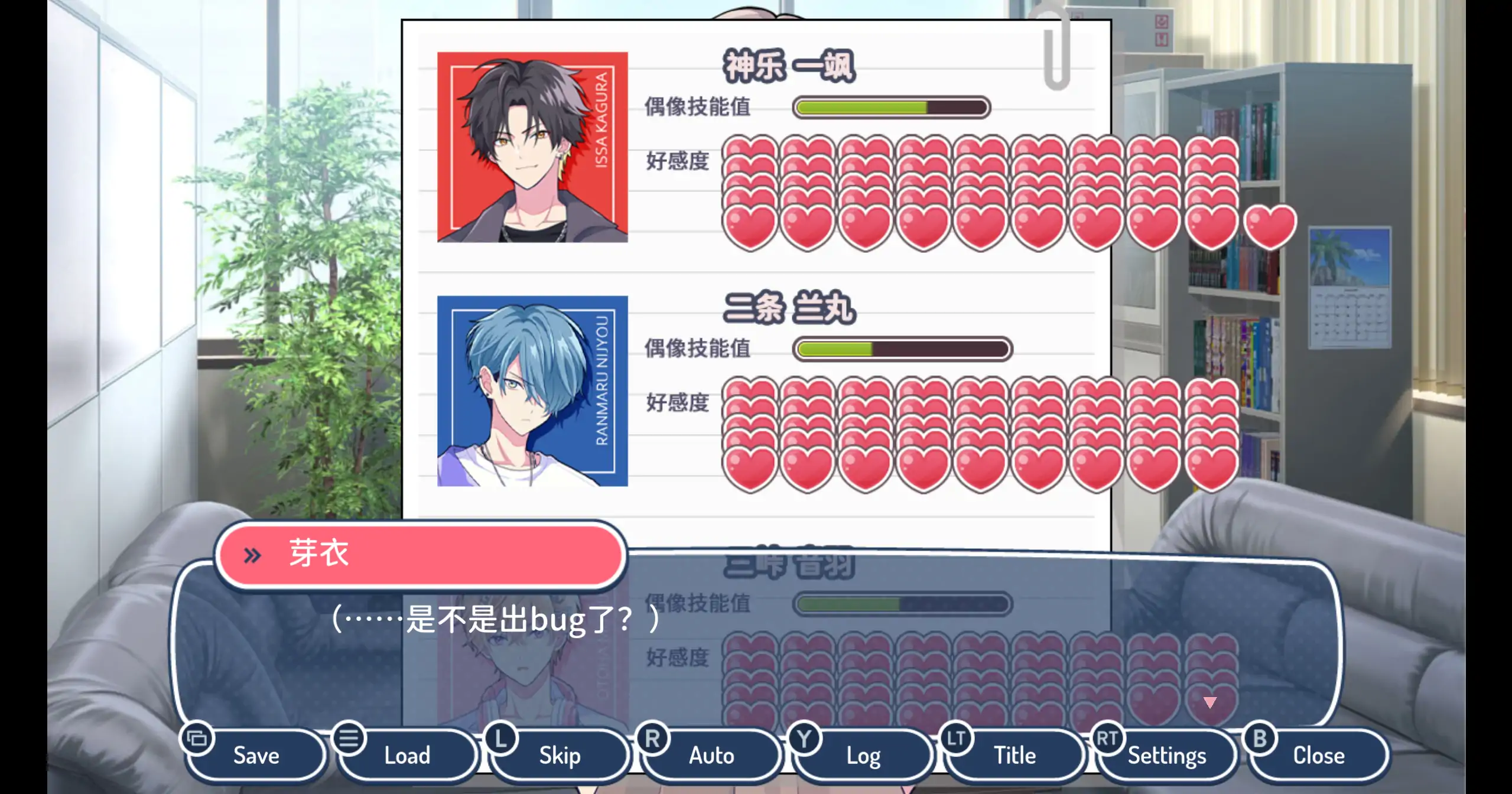The image size is (1512, 794).
Task: Click the L shoulder-button icon next to Skip
Action: coord(502,738)
